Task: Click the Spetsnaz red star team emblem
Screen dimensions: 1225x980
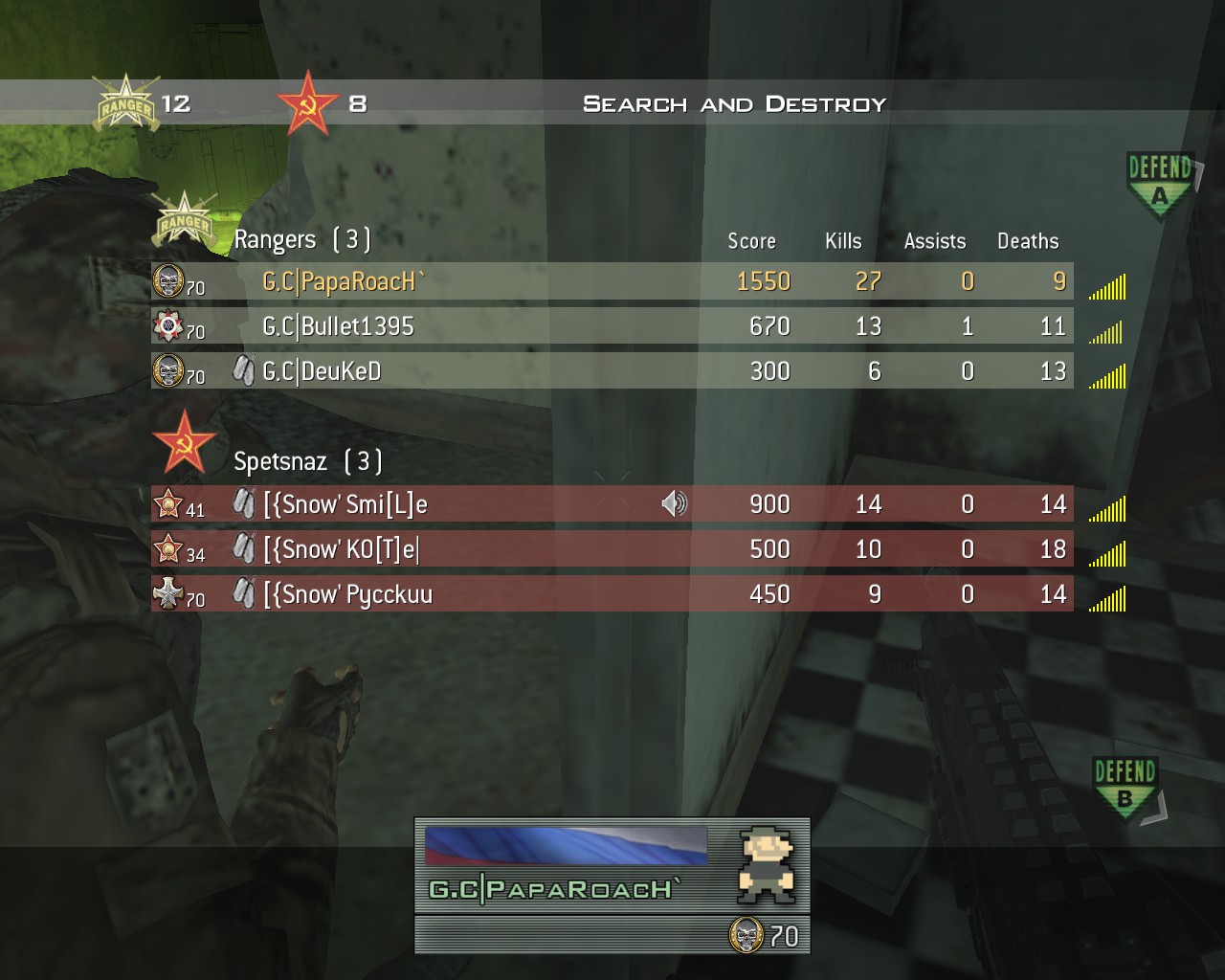Action: [184, 442]
